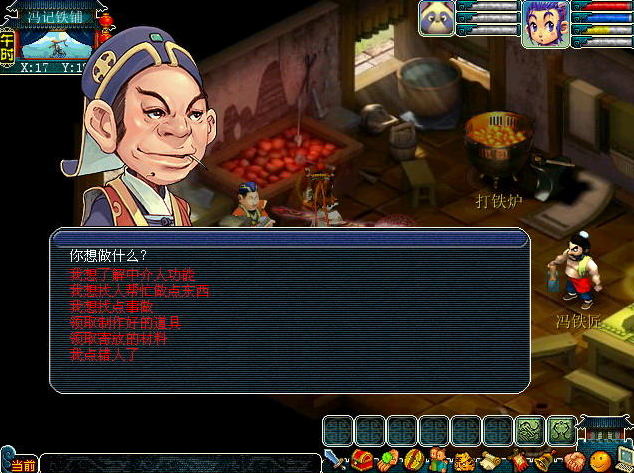
Task: Pick the '我想找点事做' dialogue choice
Action: (x=112, y=307)
